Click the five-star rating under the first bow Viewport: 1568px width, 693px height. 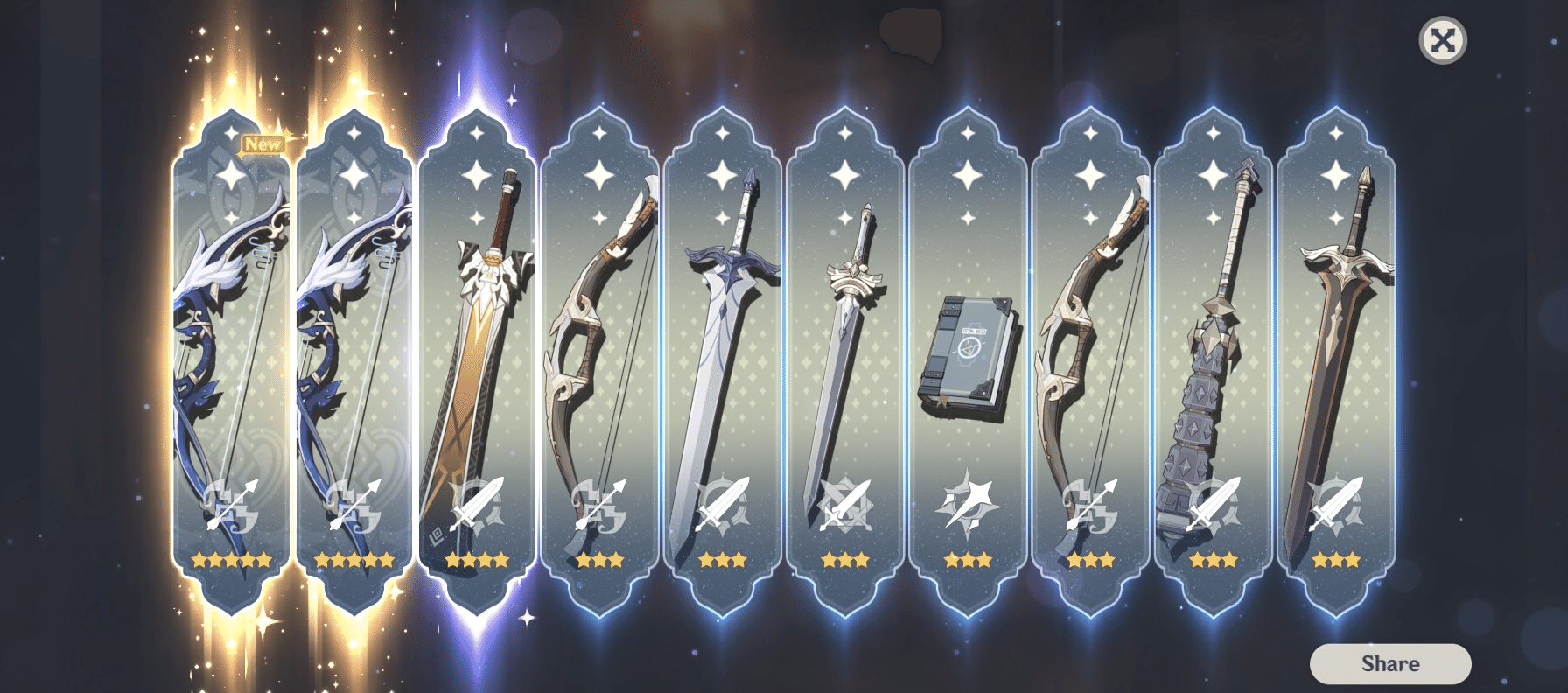tap(232, 561)
